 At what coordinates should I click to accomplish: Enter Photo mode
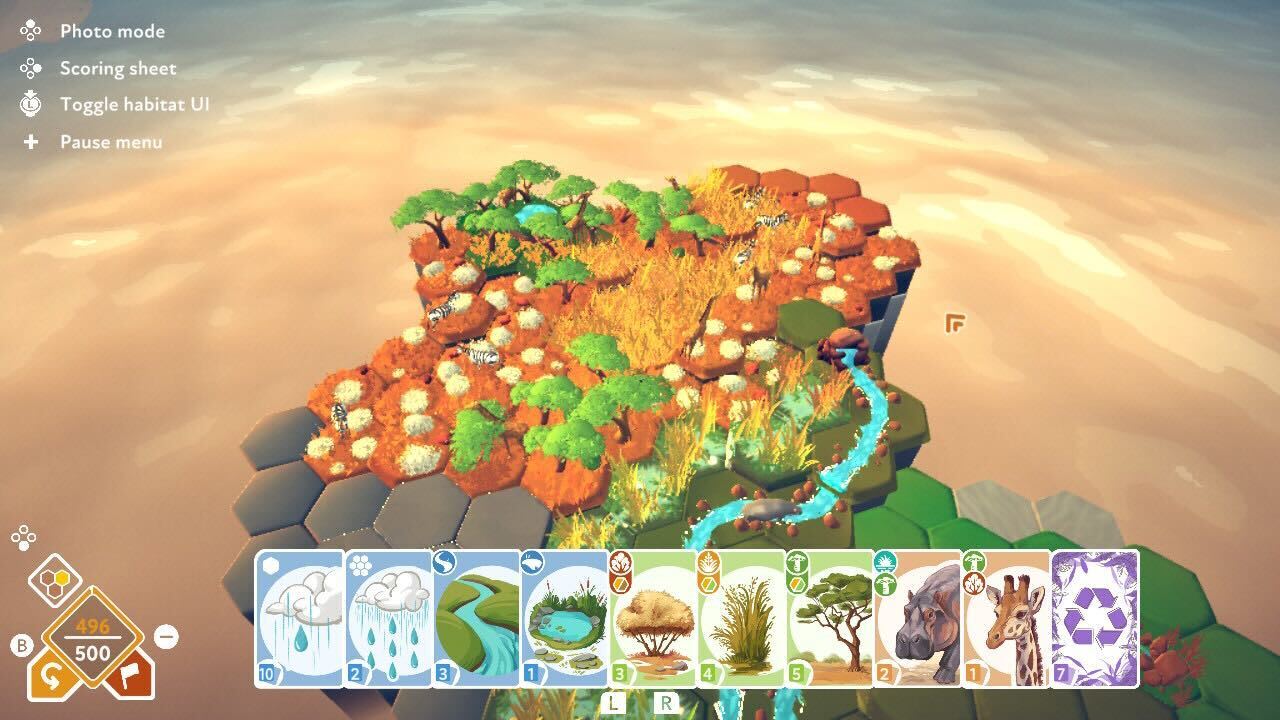click(111, 31)
